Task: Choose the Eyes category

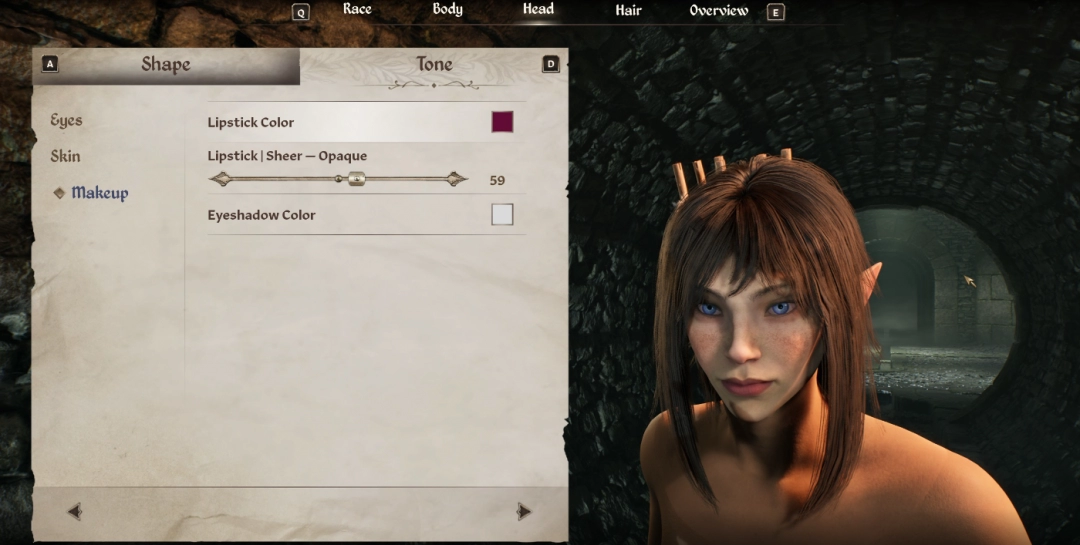Action: click(x=67, y=121)
